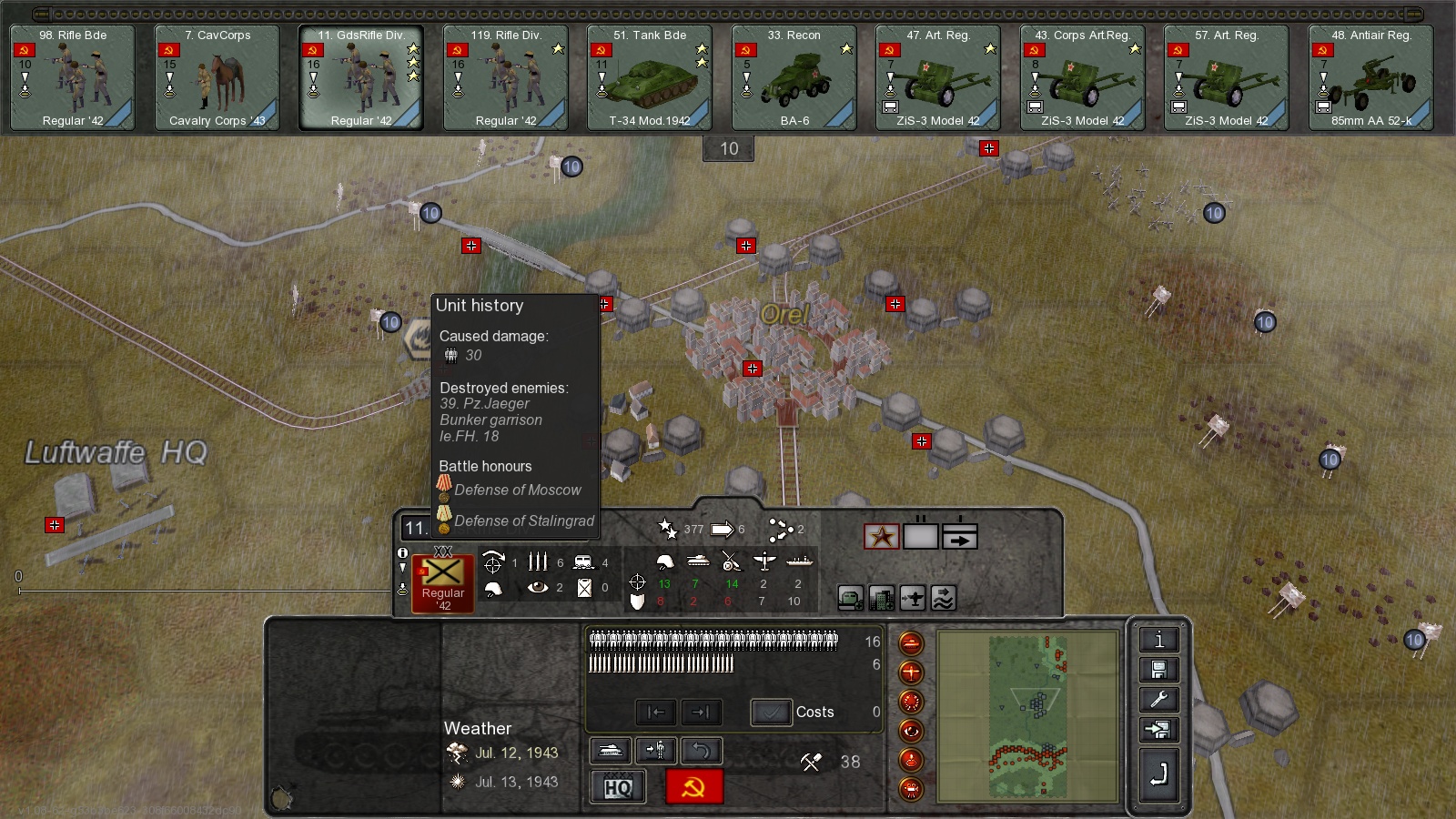Toggle the Costs checkbox
The height and width of the screenshot is (819, 1456).
(x=772, y=713)
